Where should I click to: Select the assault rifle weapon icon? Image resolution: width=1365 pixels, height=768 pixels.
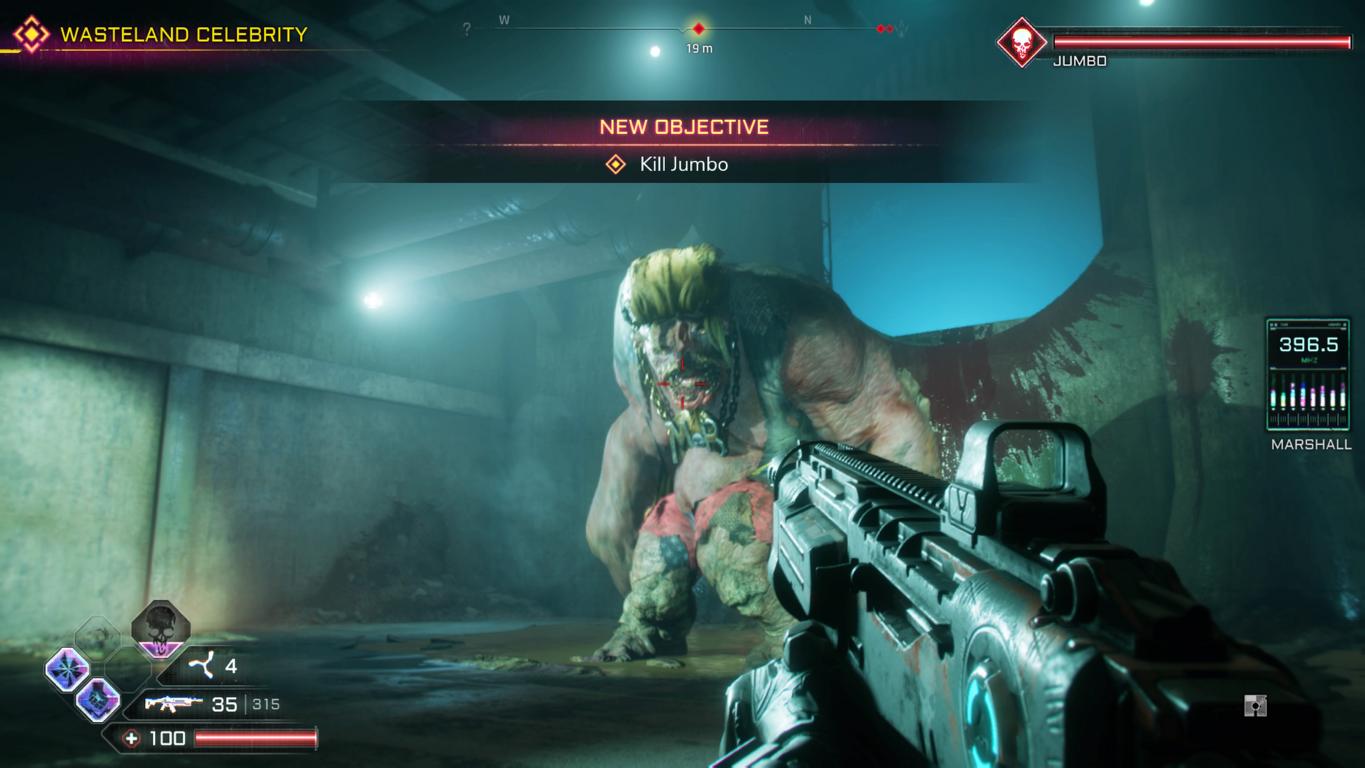tap(175, 704)
